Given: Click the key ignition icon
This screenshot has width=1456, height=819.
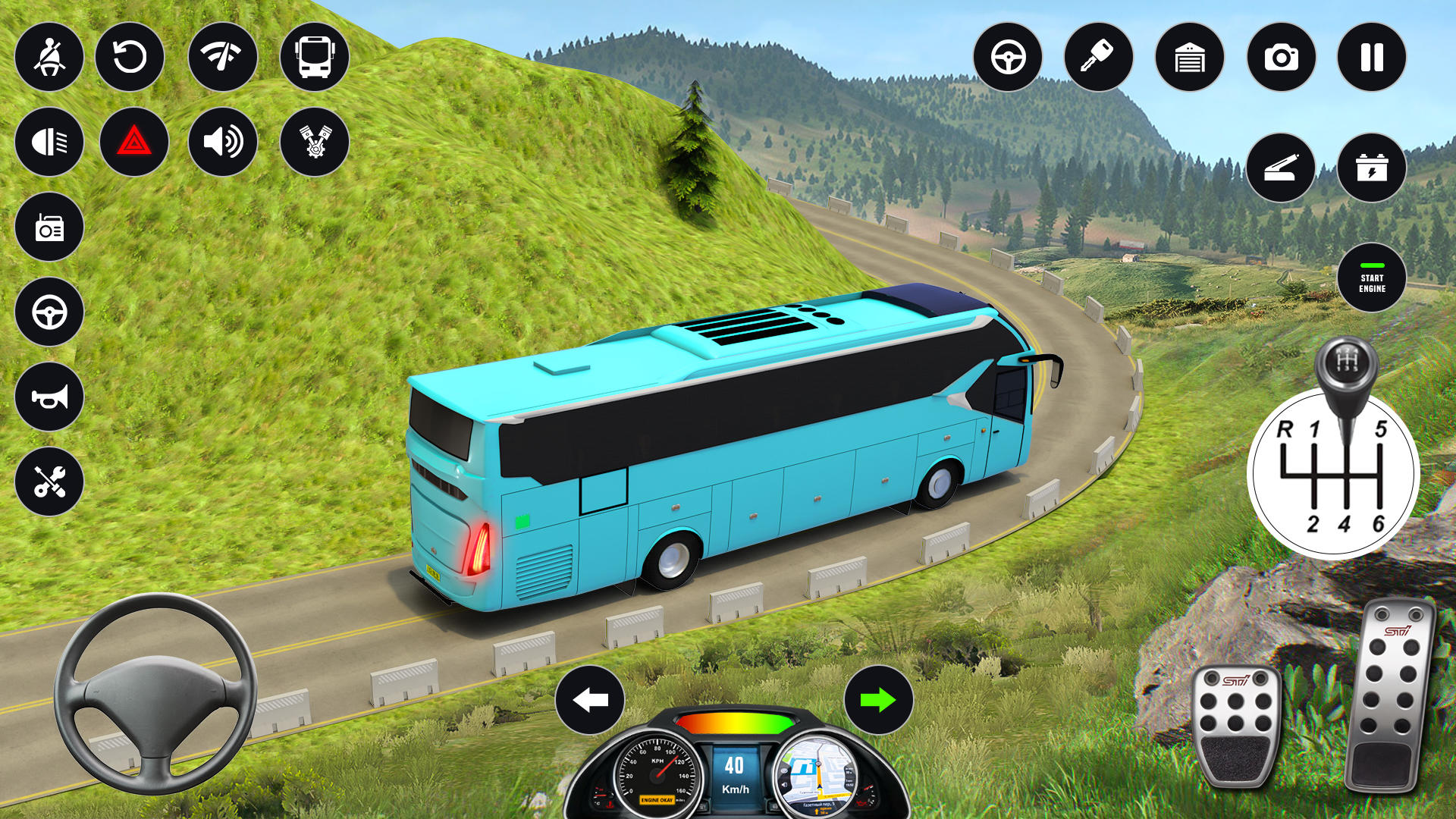Looking at the screenshot, I should (1099, 58).
